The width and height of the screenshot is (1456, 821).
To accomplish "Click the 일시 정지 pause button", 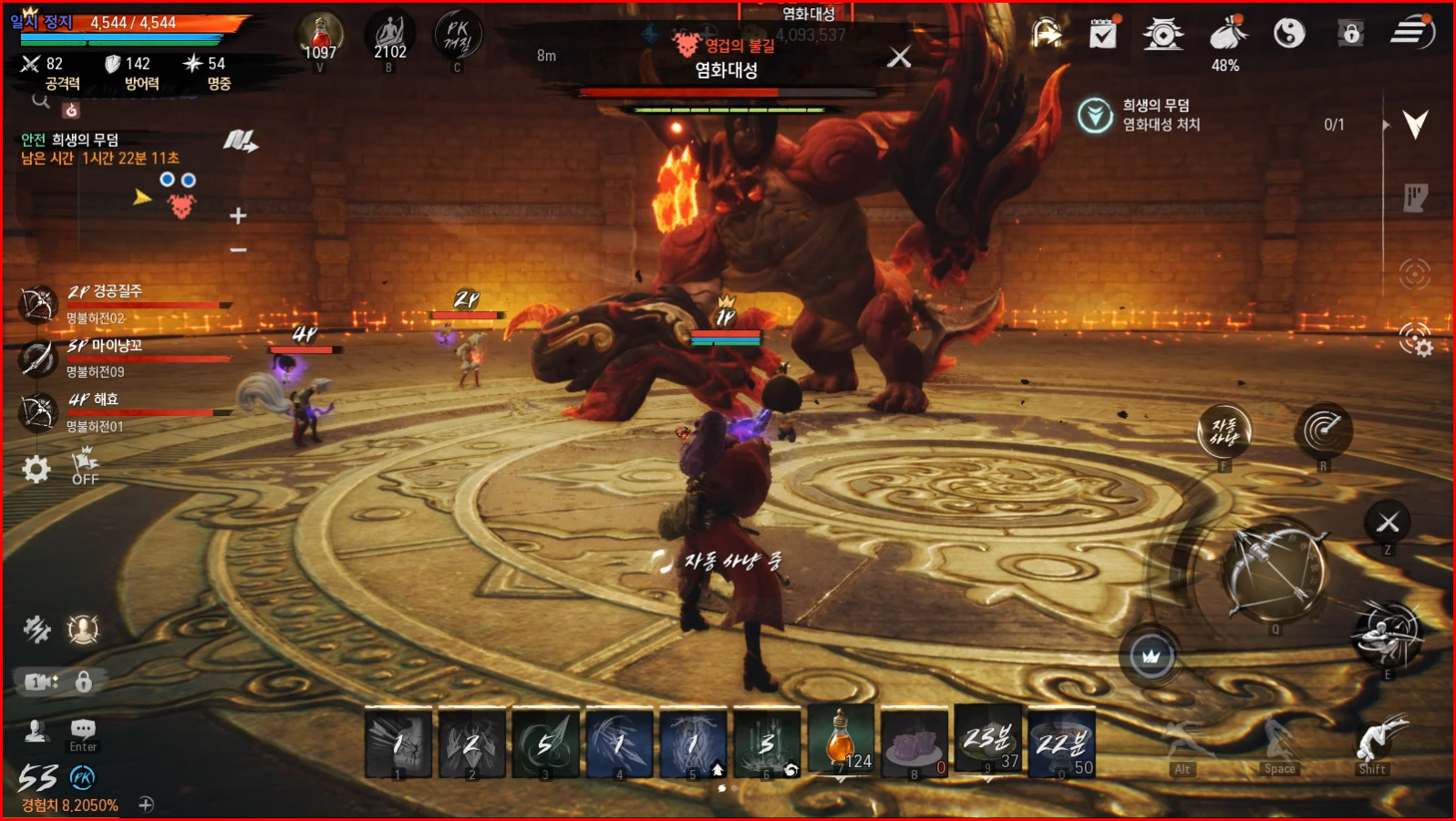I will (42, 22).
